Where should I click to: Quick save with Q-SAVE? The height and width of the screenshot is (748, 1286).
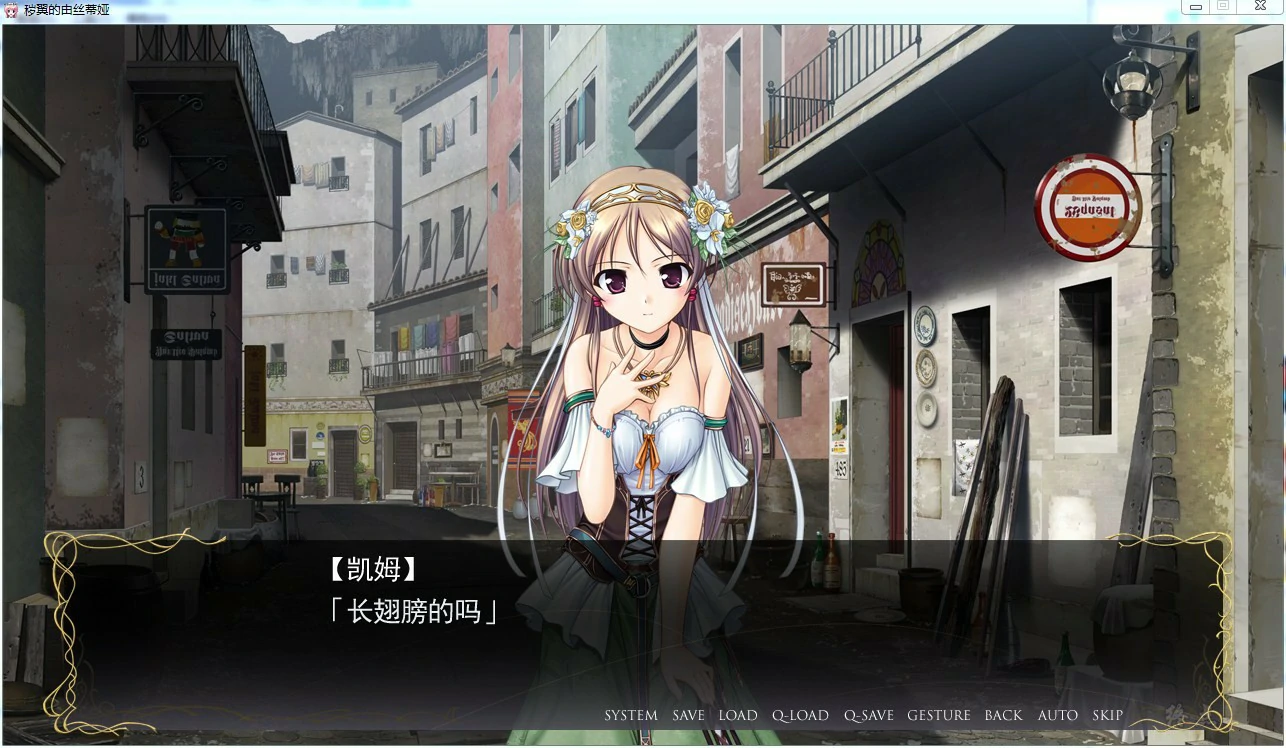[x=868, y=715]
